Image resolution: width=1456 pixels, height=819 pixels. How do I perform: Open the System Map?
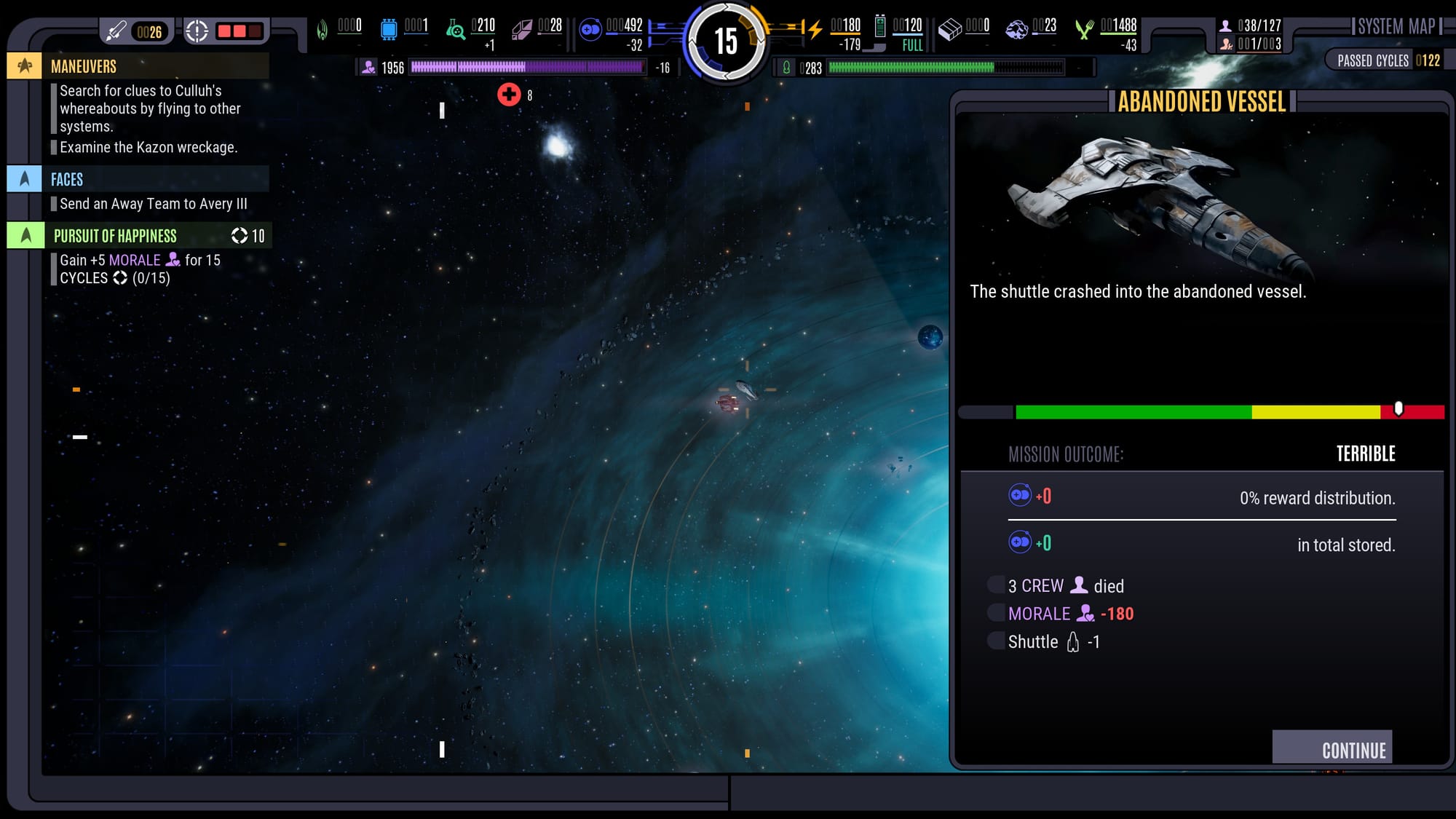1396,28
